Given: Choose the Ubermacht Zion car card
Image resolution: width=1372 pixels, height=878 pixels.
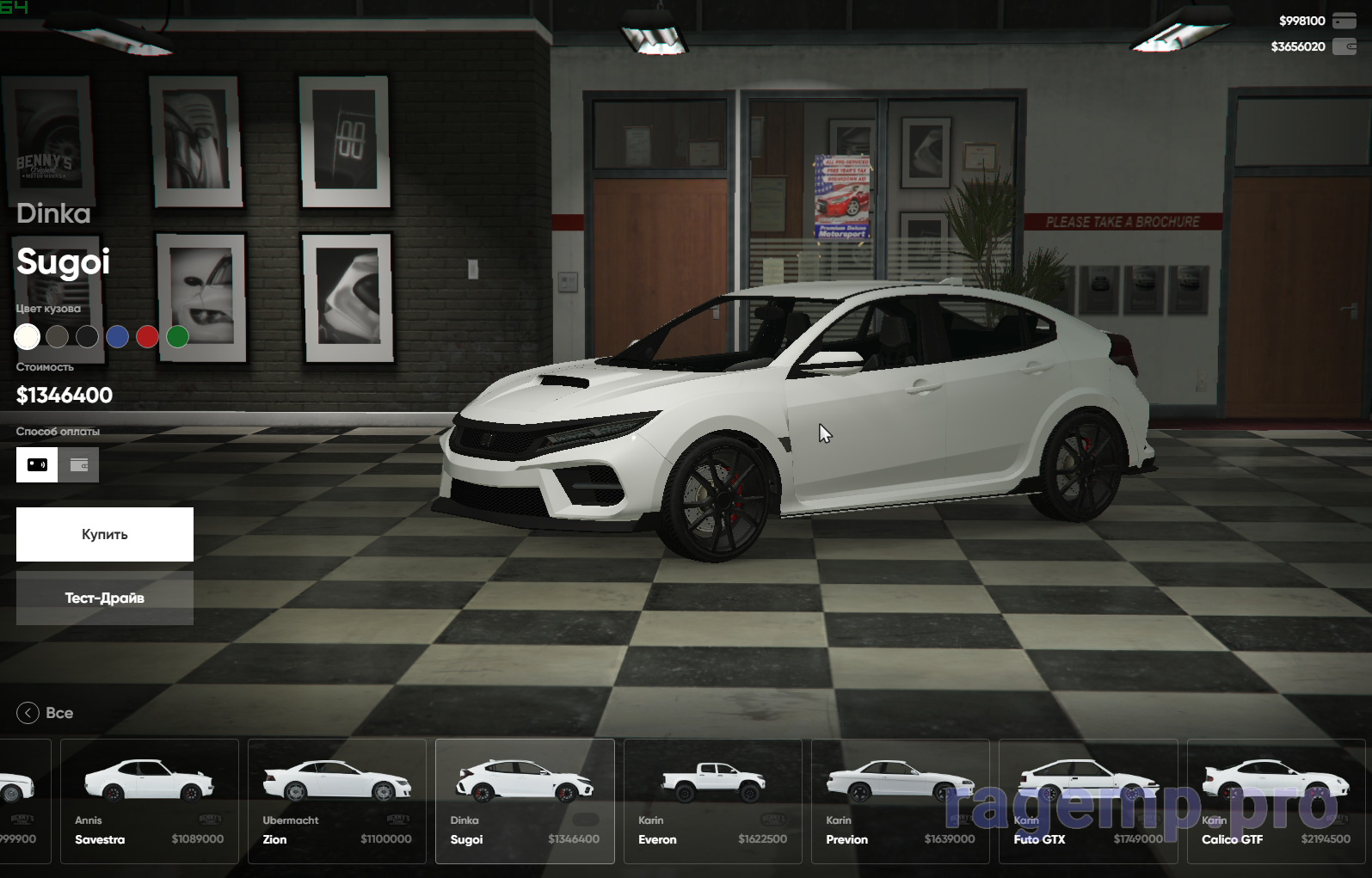Looking at the screenshot, I should (337, 801).
